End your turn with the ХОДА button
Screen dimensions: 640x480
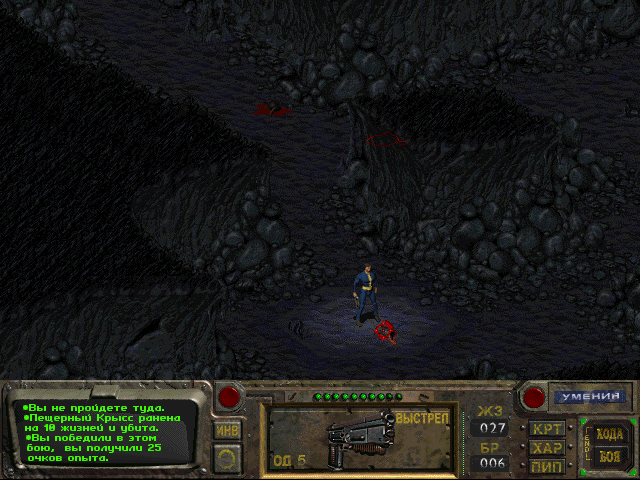pos(609,434)
